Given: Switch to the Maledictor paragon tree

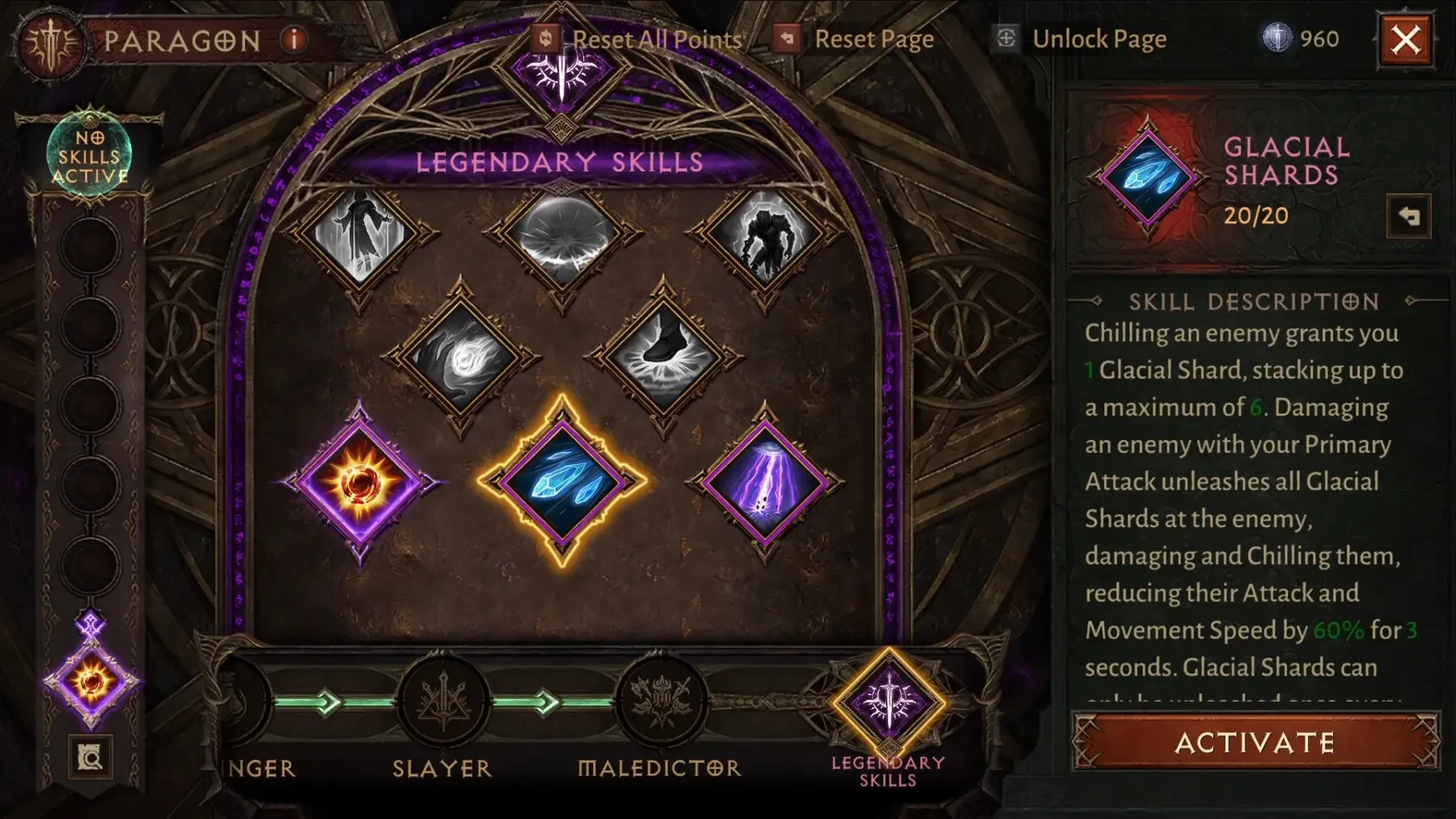Looking at the screenshot, I should point(661,703).
